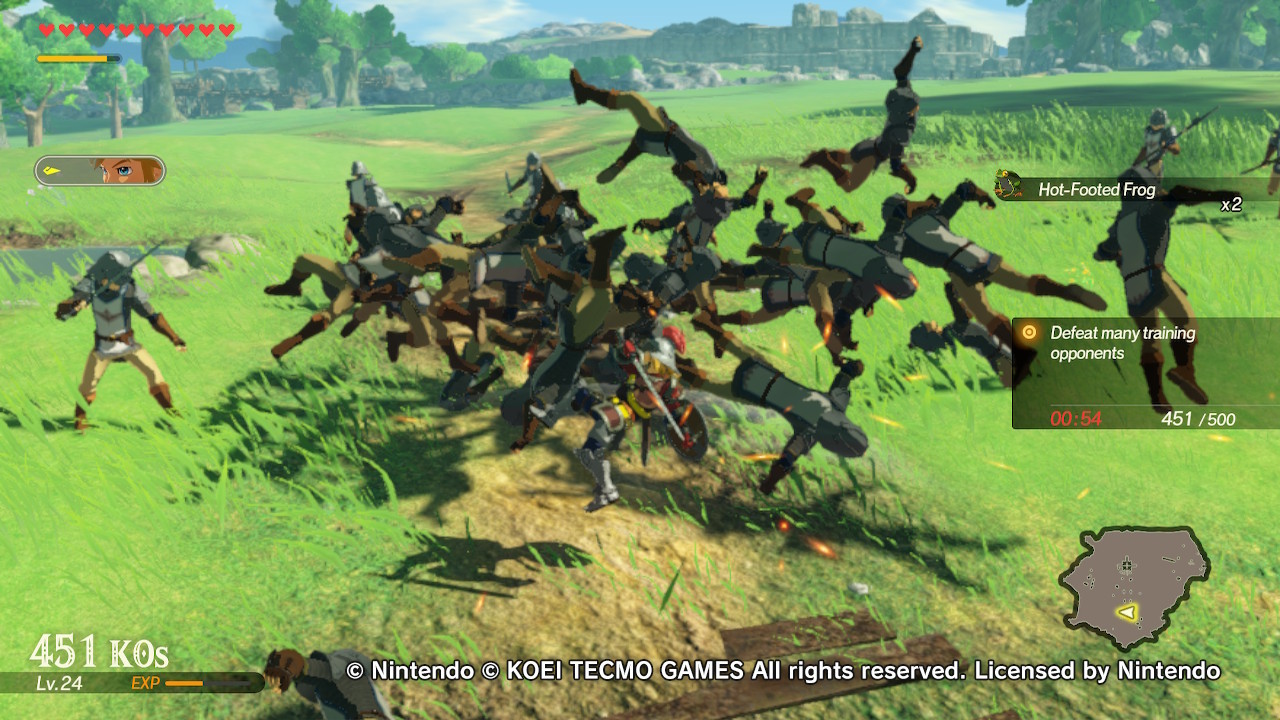
Task: Expand the Defeat many training opponents objective
Action: [x=1120, y=342]
